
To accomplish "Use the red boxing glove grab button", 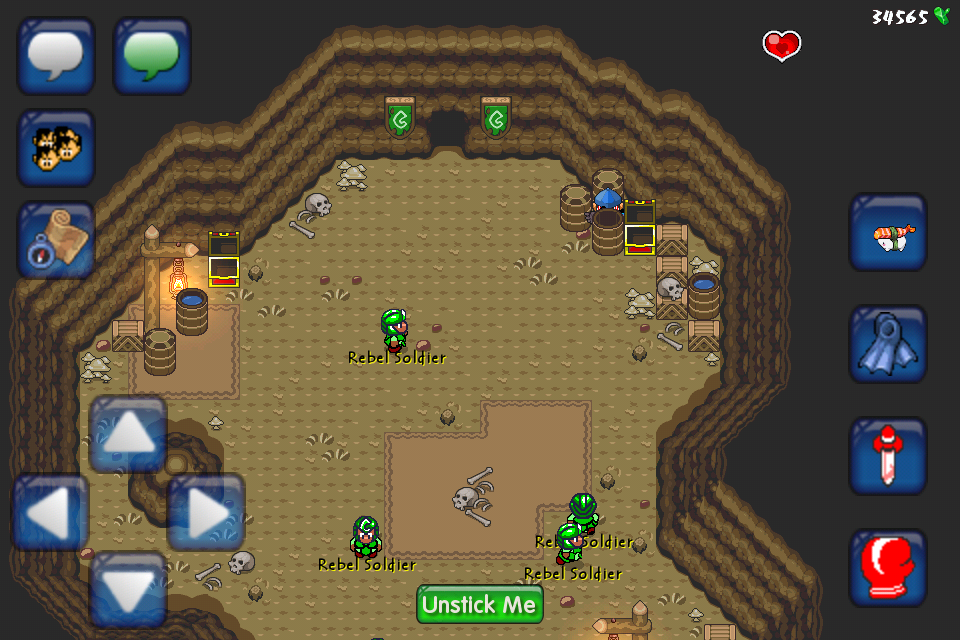I will [888, 568].
